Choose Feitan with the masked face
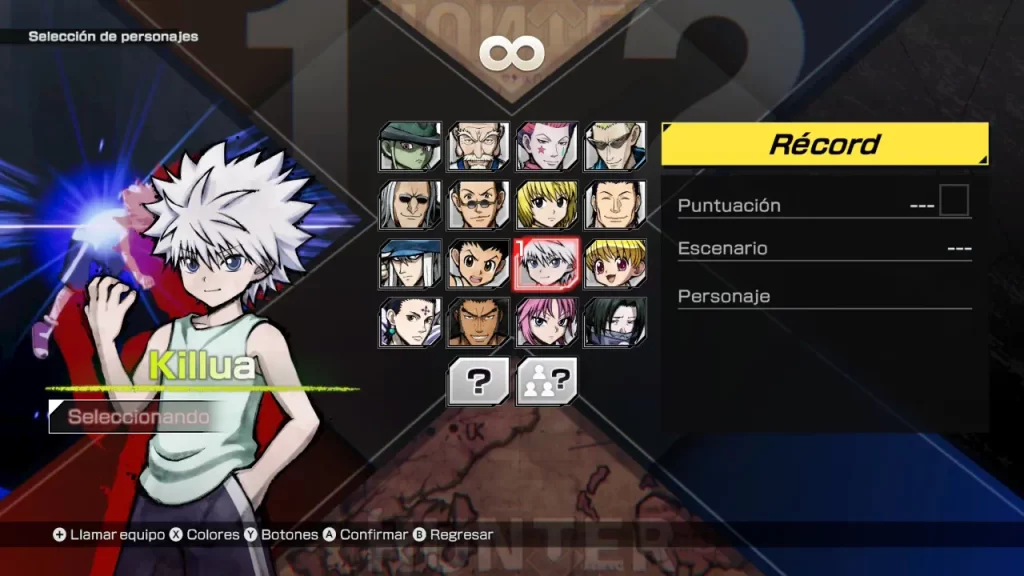The width and height of the screenshot is (1024, 576). (614, 321)
